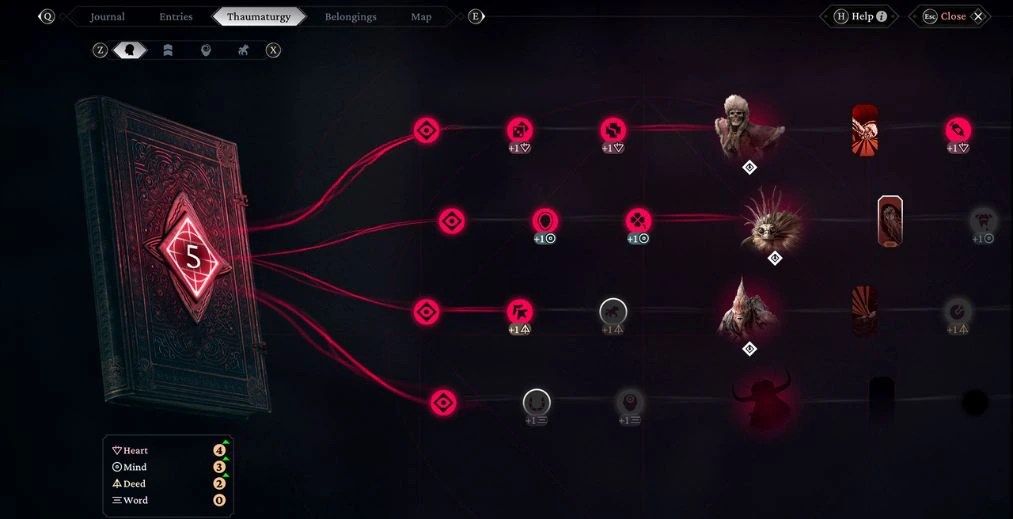Select the red-framed card on the Mind row
The height and width of the screenshot is (519, 1013).
(890, 221)
